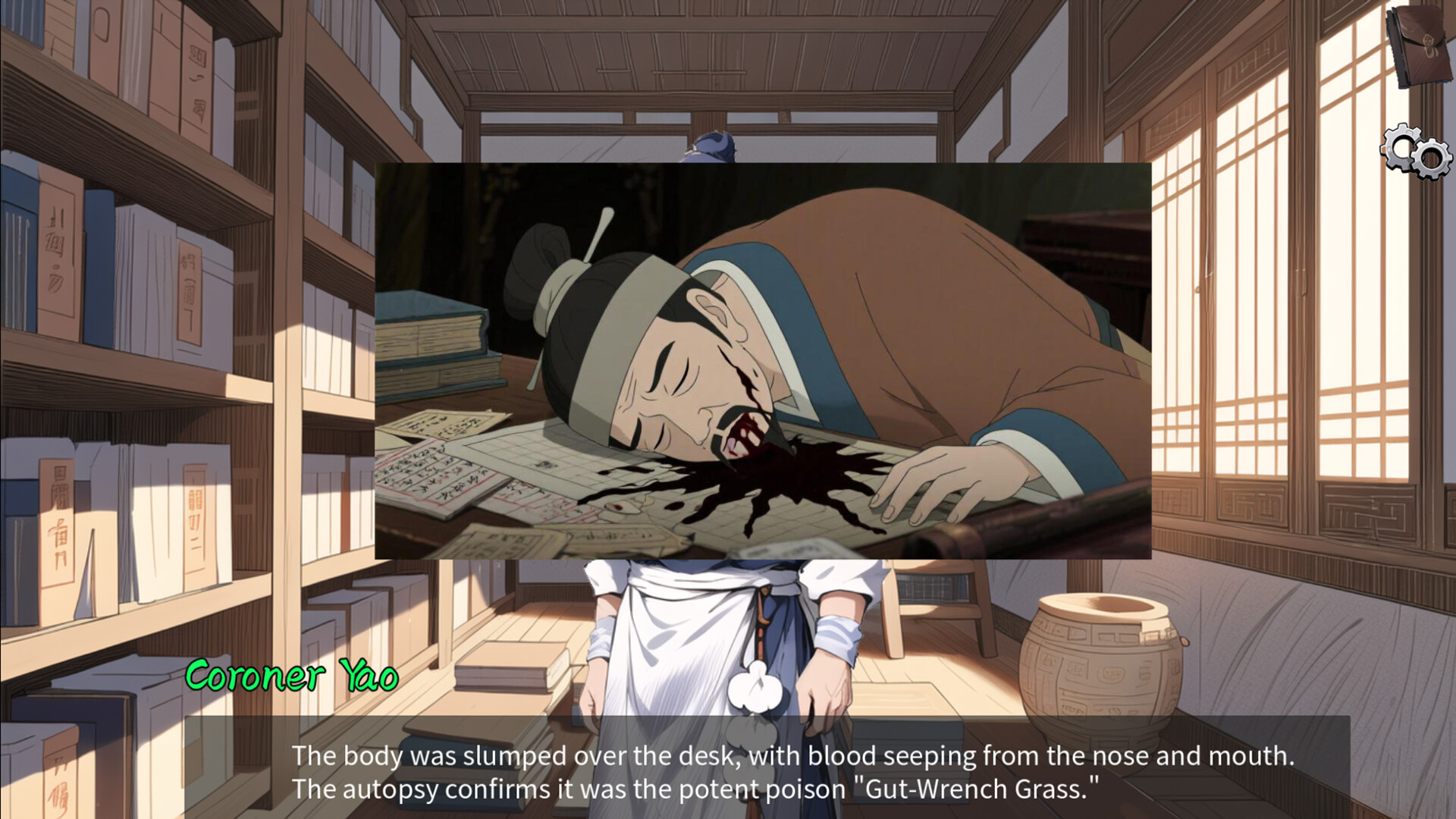The image size is (1456, 819).
Task: Open the settings gear icon
Action: point(1414,153)
